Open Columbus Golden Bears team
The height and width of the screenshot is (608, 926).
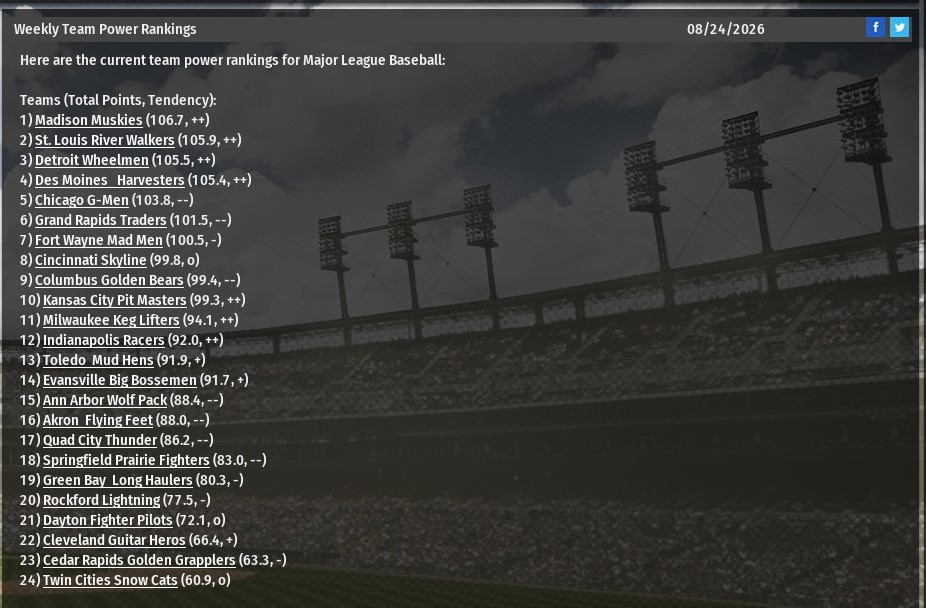click(x=109, y=280)
